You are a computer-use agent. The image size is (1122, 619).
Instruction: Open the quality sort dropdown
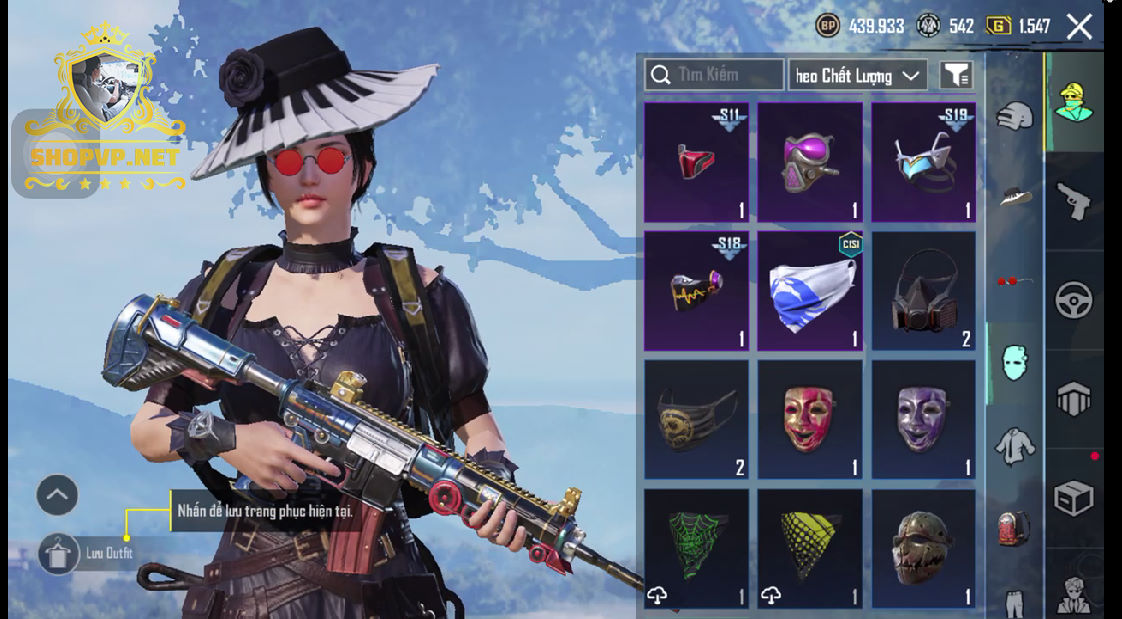tap(857, 75)
